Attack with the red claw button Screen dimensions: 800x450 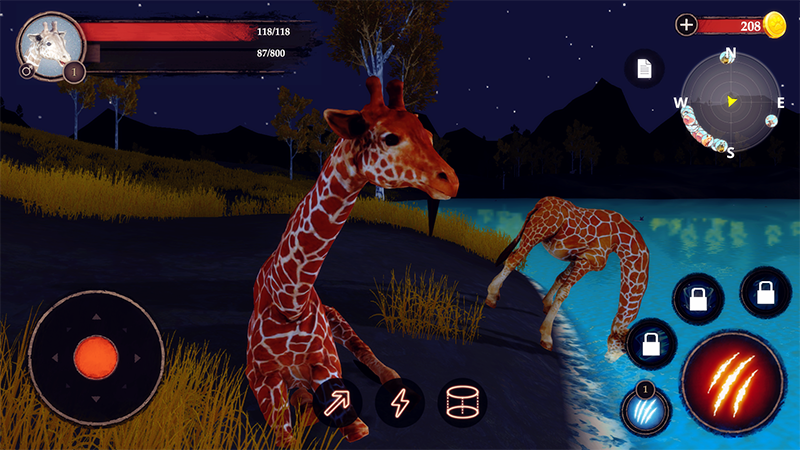click(731, 382)
